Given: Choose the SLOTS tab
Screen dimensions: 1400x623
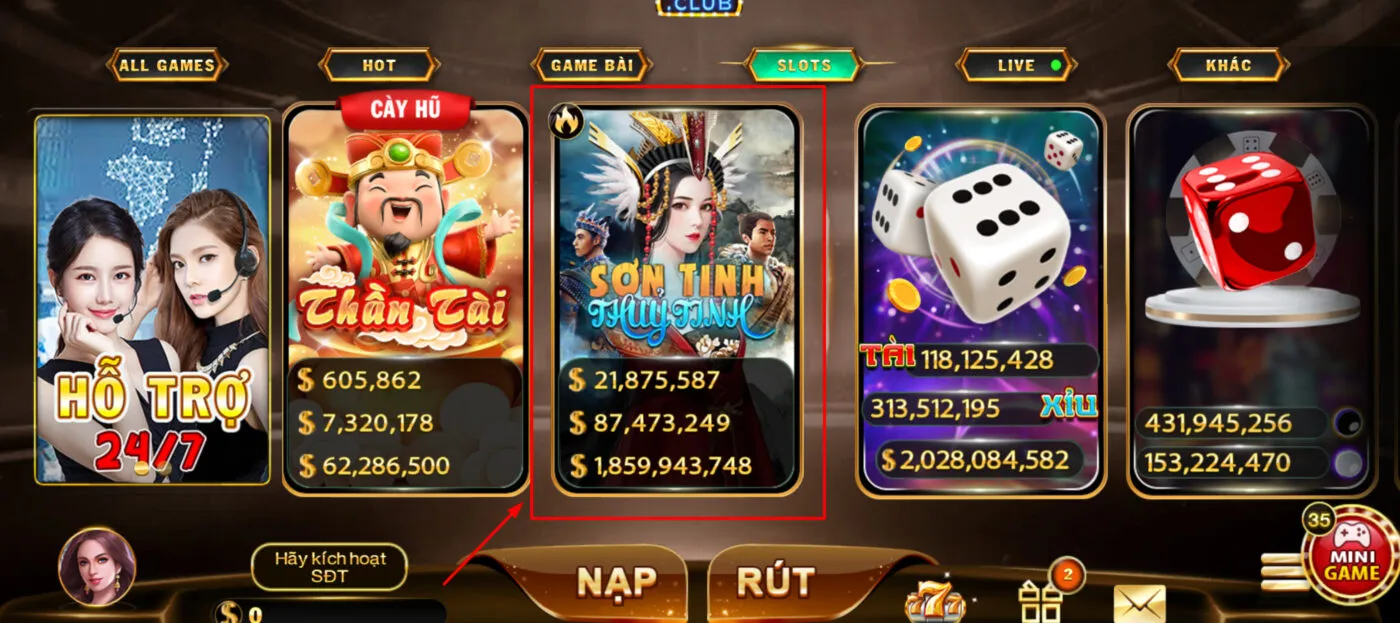Looking at the screenshot, I should pyautogui.click(x=804, y=66).
